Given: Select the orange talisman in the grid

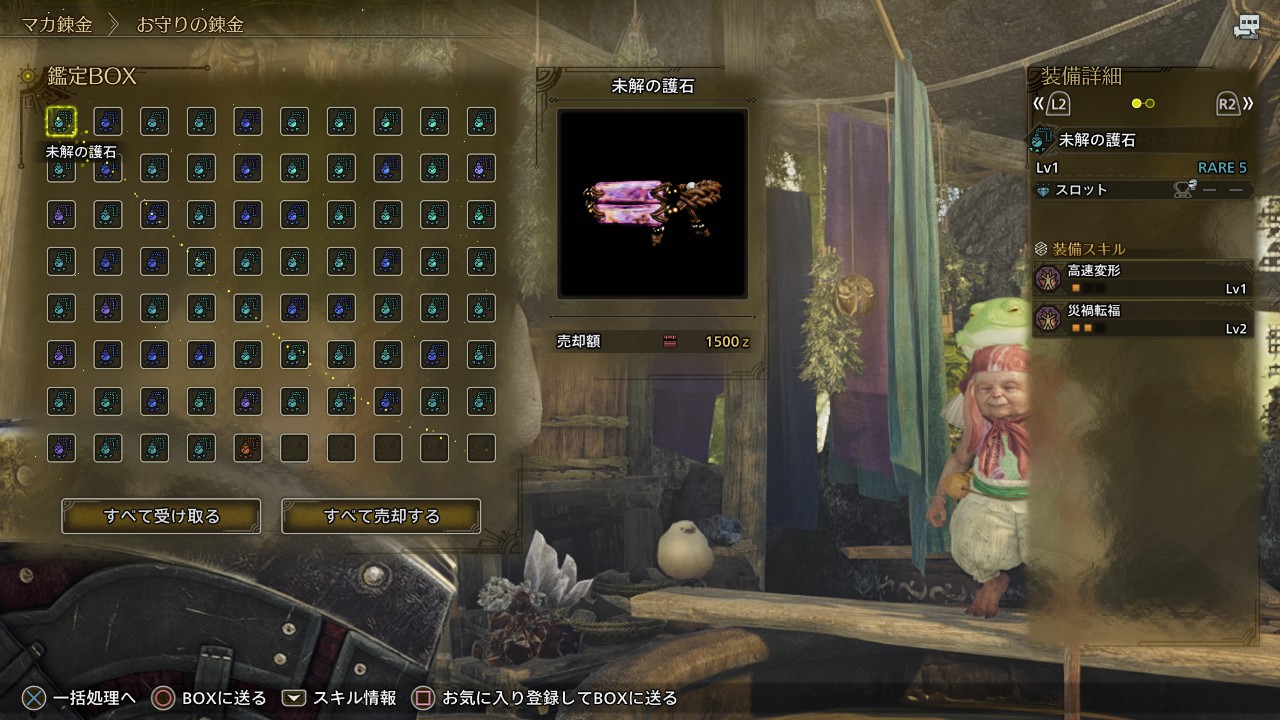Looking at the screenshot, I should pyautogui.click(x=247, y=448).
